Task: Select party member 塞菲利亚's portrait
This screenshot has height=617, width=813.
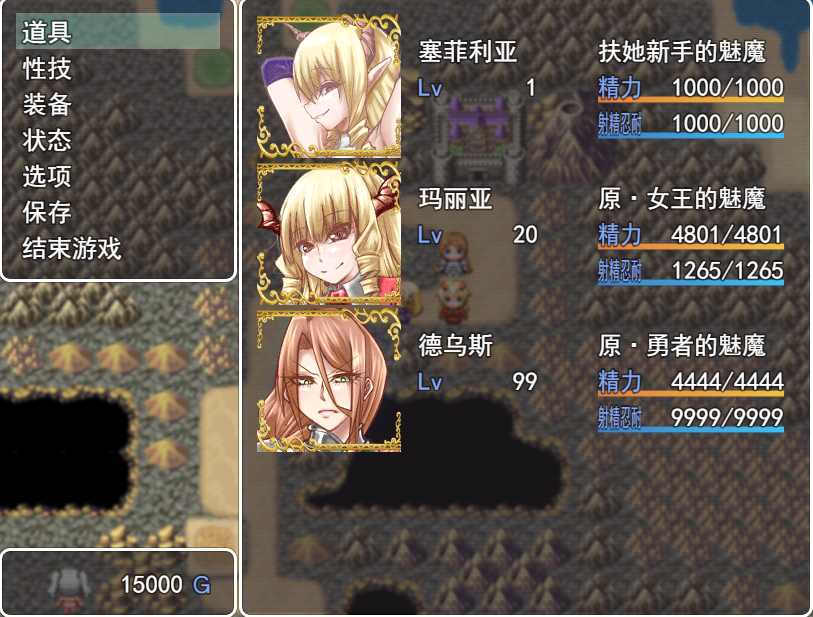Action: pos(329,88)
